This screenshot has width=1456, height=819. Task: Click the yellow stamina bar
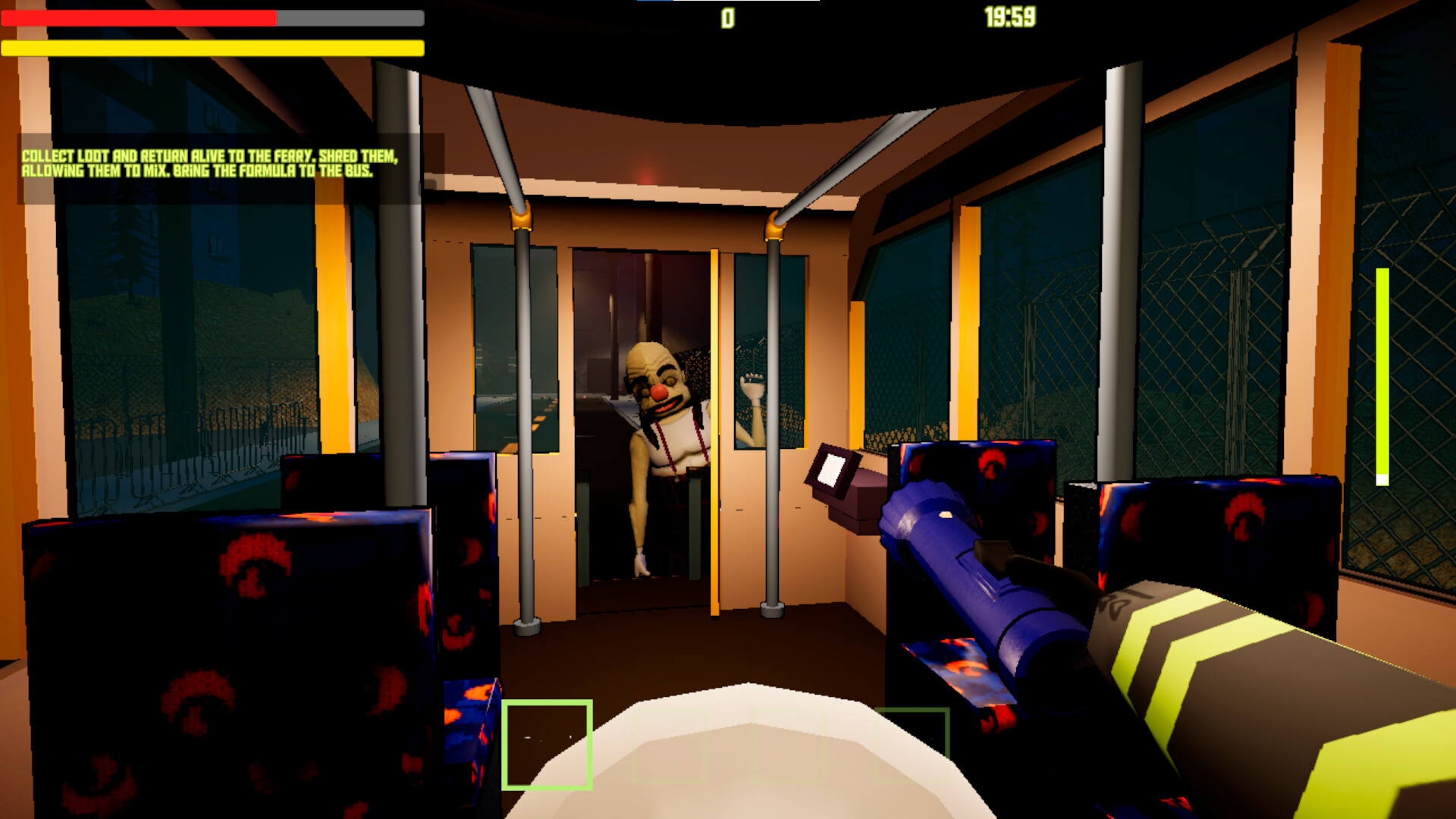pyautogui.click(x=212, y=47)
